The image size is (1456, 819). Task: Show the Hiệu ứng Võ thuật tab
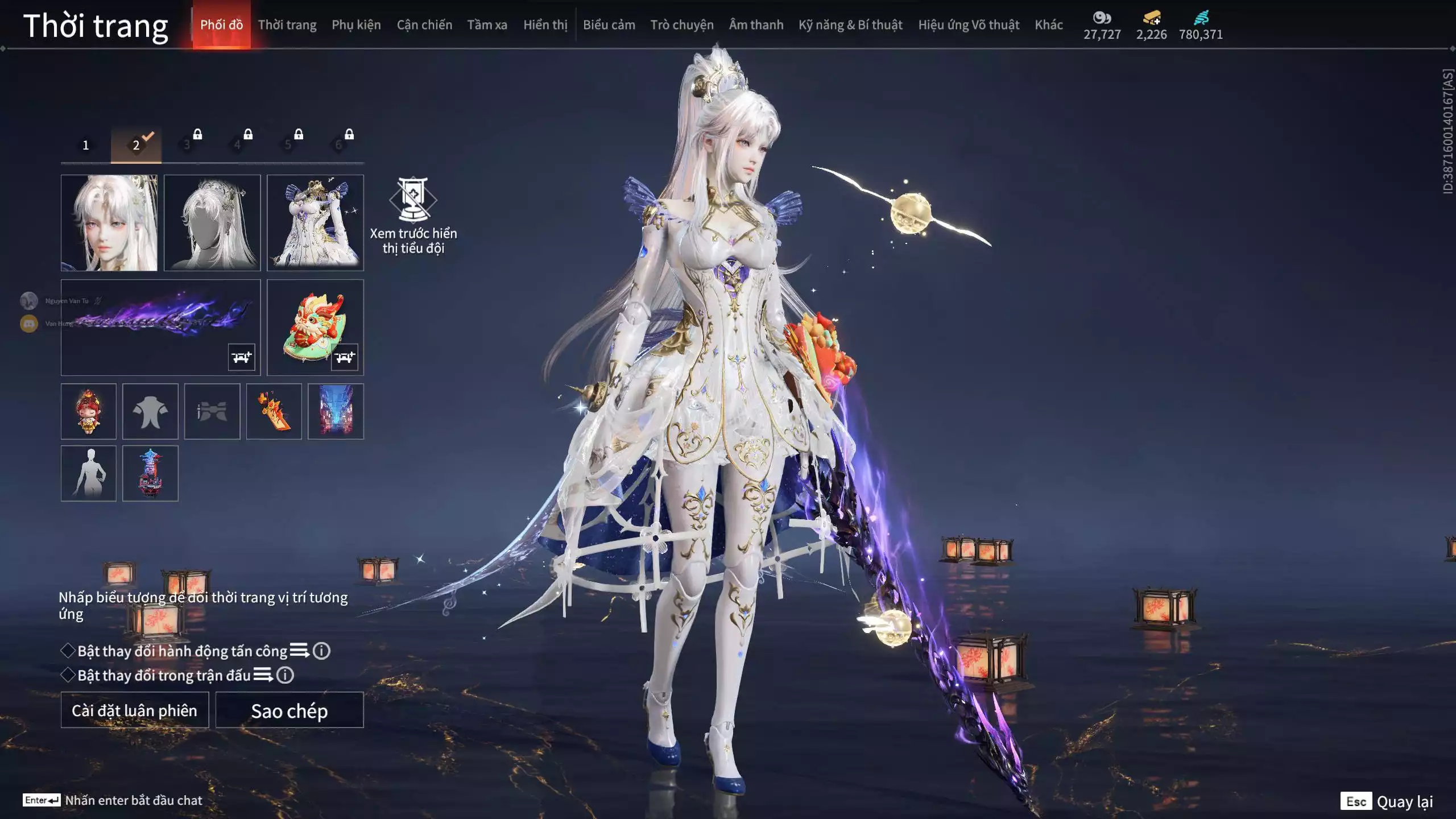pos(968,25)
